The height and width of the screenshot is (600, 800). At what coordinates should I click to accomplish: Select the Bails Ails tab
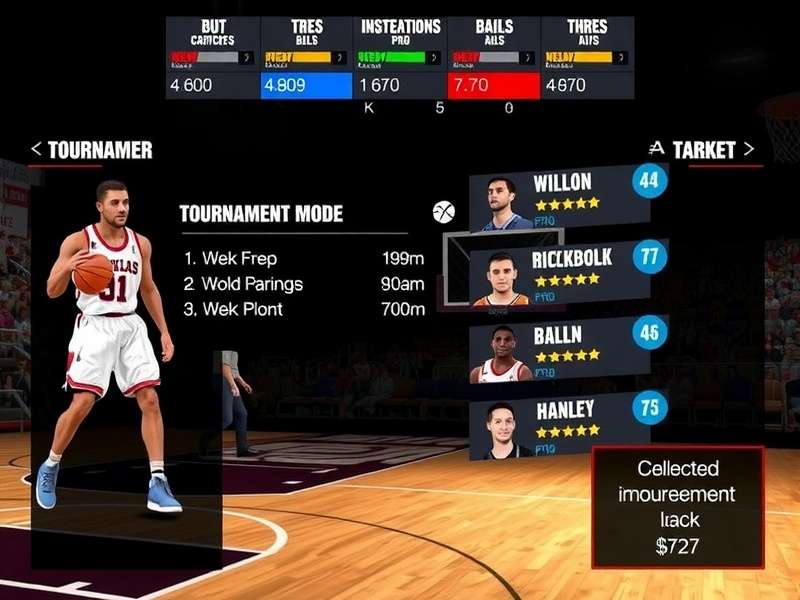[494, 58]
